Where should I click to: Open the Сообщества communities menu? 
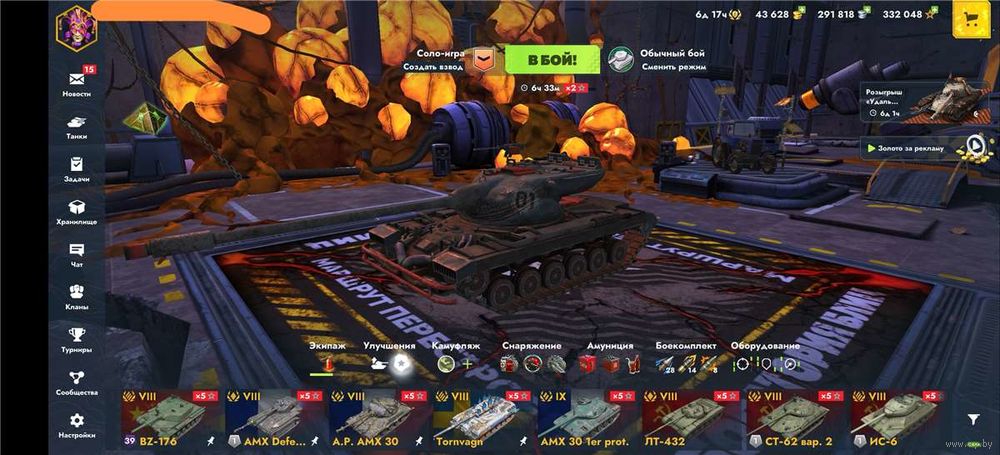[x=76, y=383]
